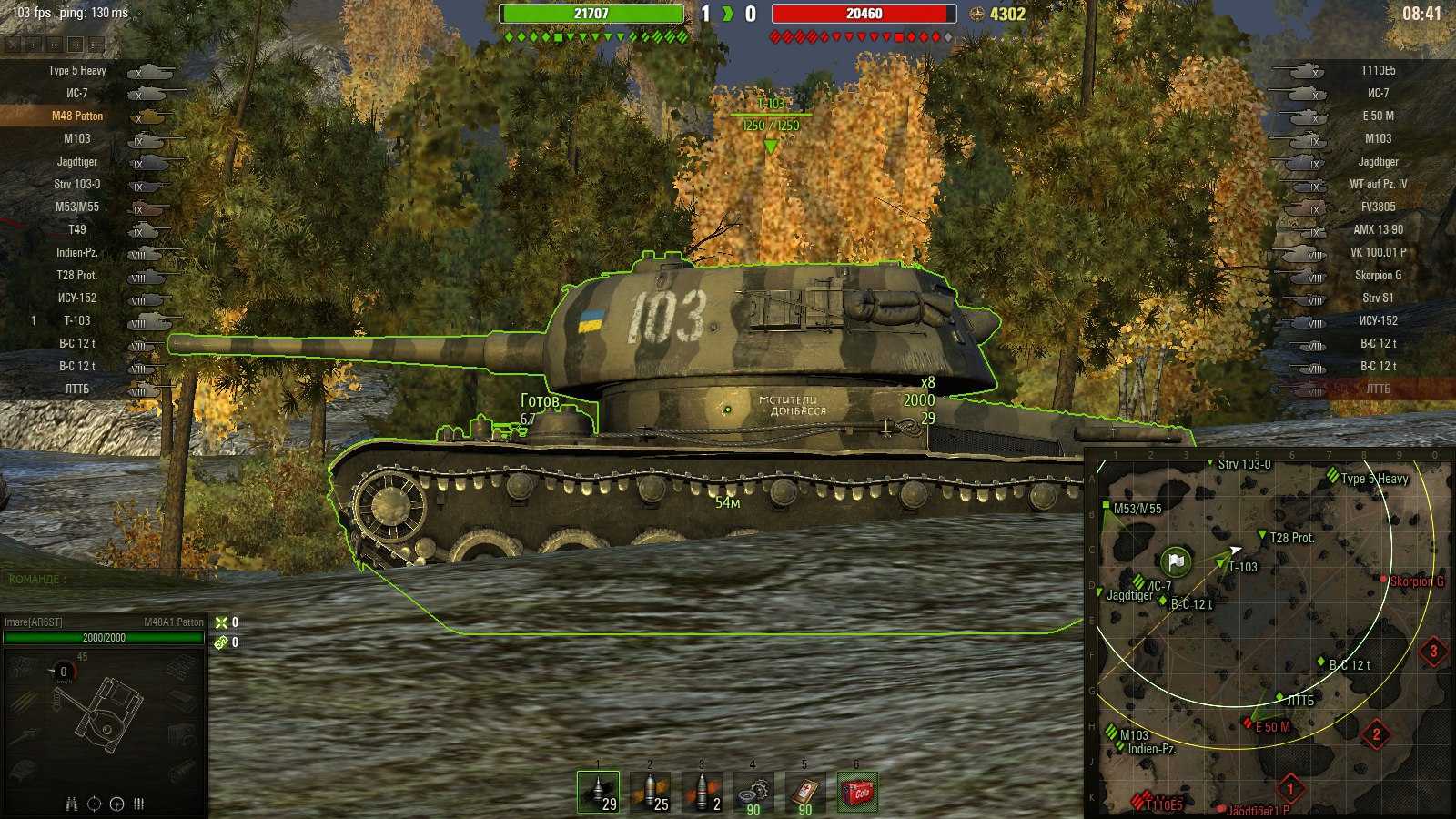Click the binoculars icon on the damage panel
This screenshot has width=1456, height=819.
pyautogui.click(x=71, y=804)
